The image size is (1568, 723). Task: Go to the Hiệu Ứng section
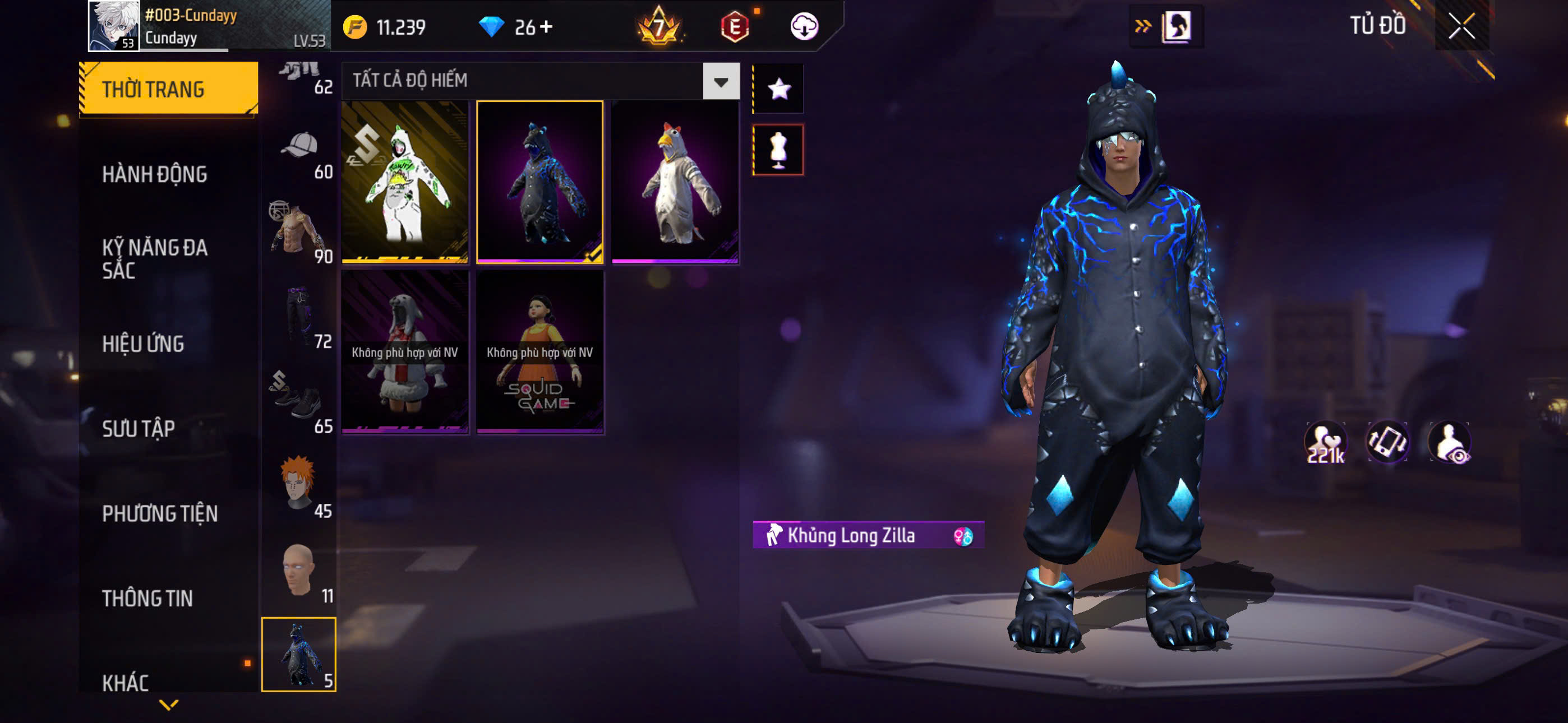pyautogui.click(x=143, y=344)
